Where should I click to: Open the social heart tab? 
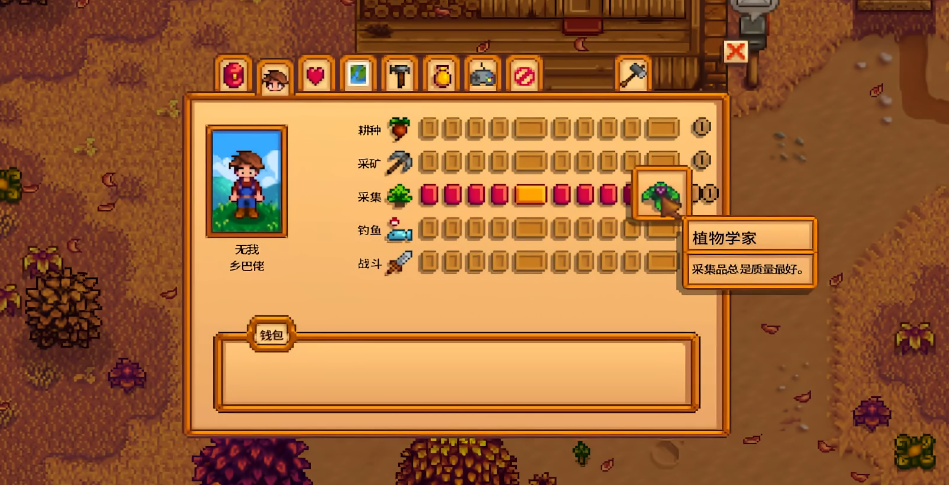click(316, 75)
